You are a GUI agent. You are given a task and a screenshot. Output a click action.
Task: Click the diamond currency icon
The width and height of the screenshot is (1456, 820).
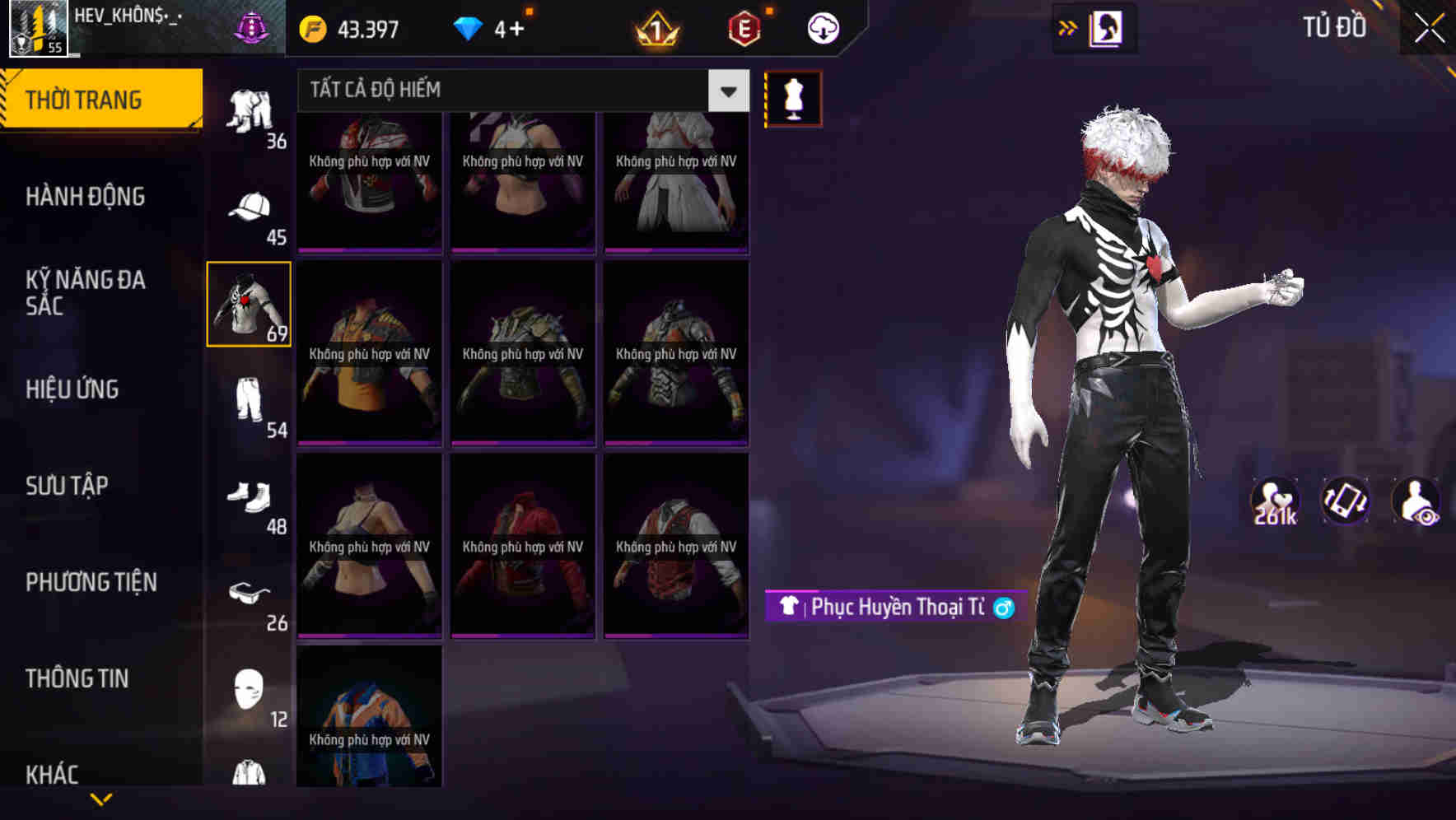(468, 27)
